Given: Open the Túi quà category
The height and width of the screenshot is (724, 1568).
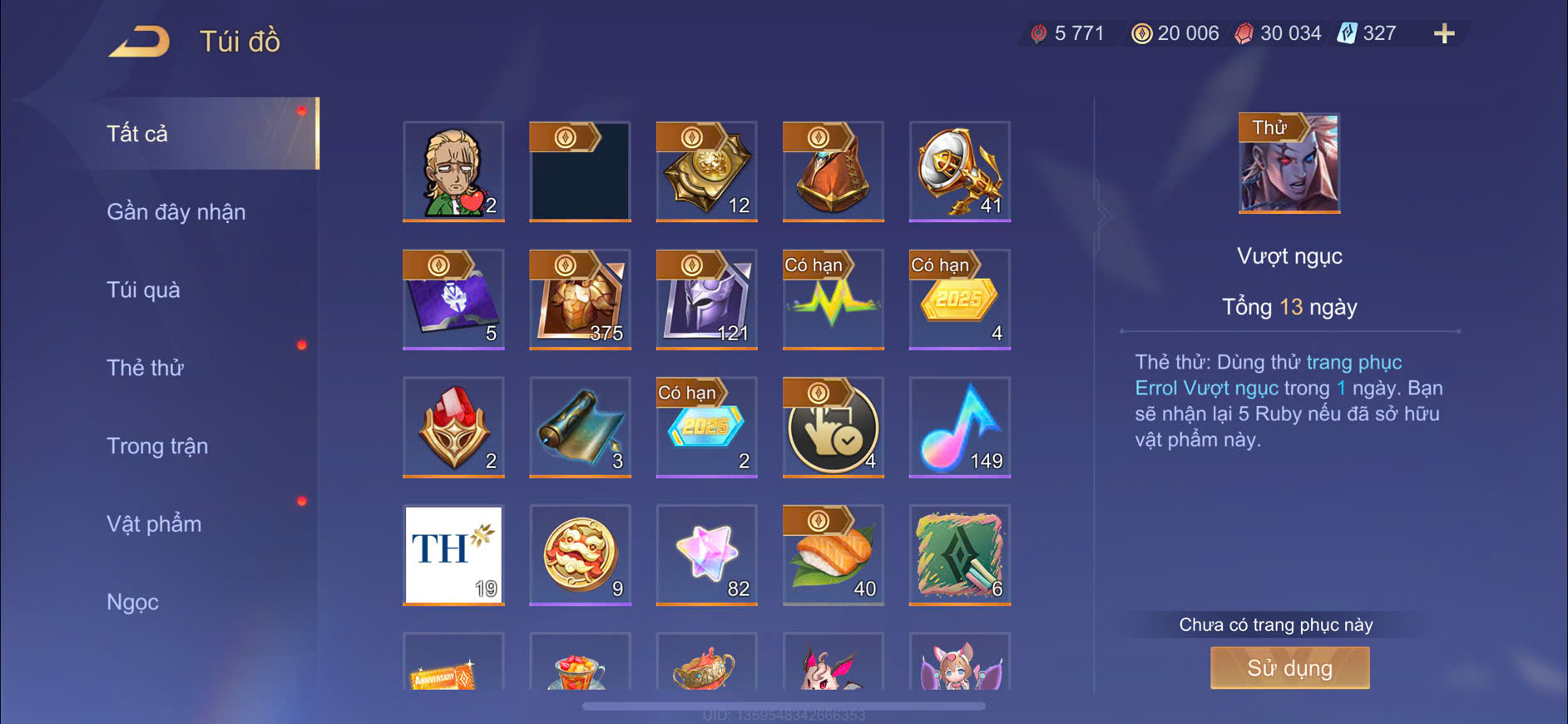Looking at the screenshot, I should click(x=143, y=290).
